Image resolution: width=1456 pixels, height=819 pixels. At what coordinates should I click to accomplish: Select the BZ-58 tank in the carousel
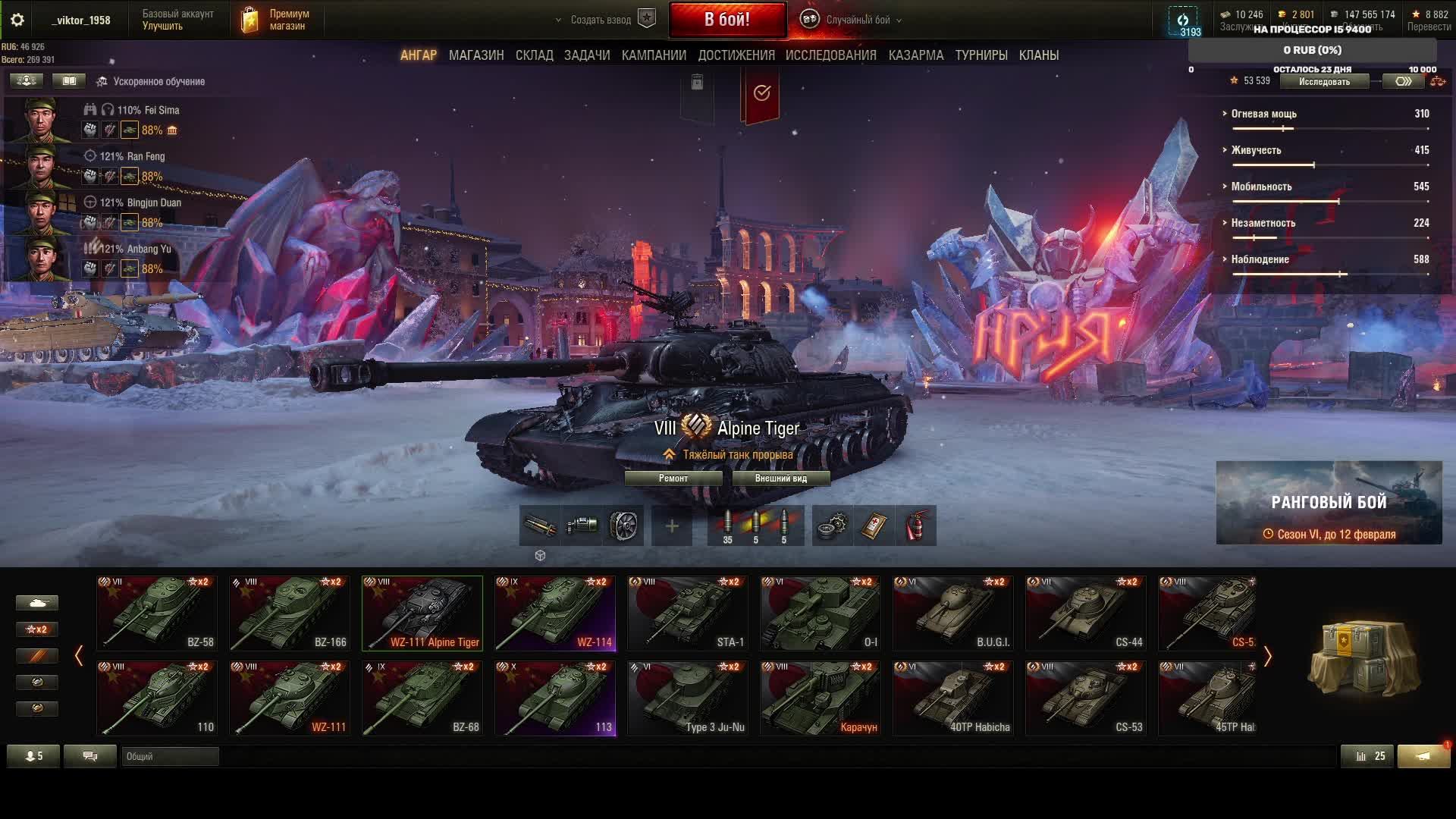157,613
